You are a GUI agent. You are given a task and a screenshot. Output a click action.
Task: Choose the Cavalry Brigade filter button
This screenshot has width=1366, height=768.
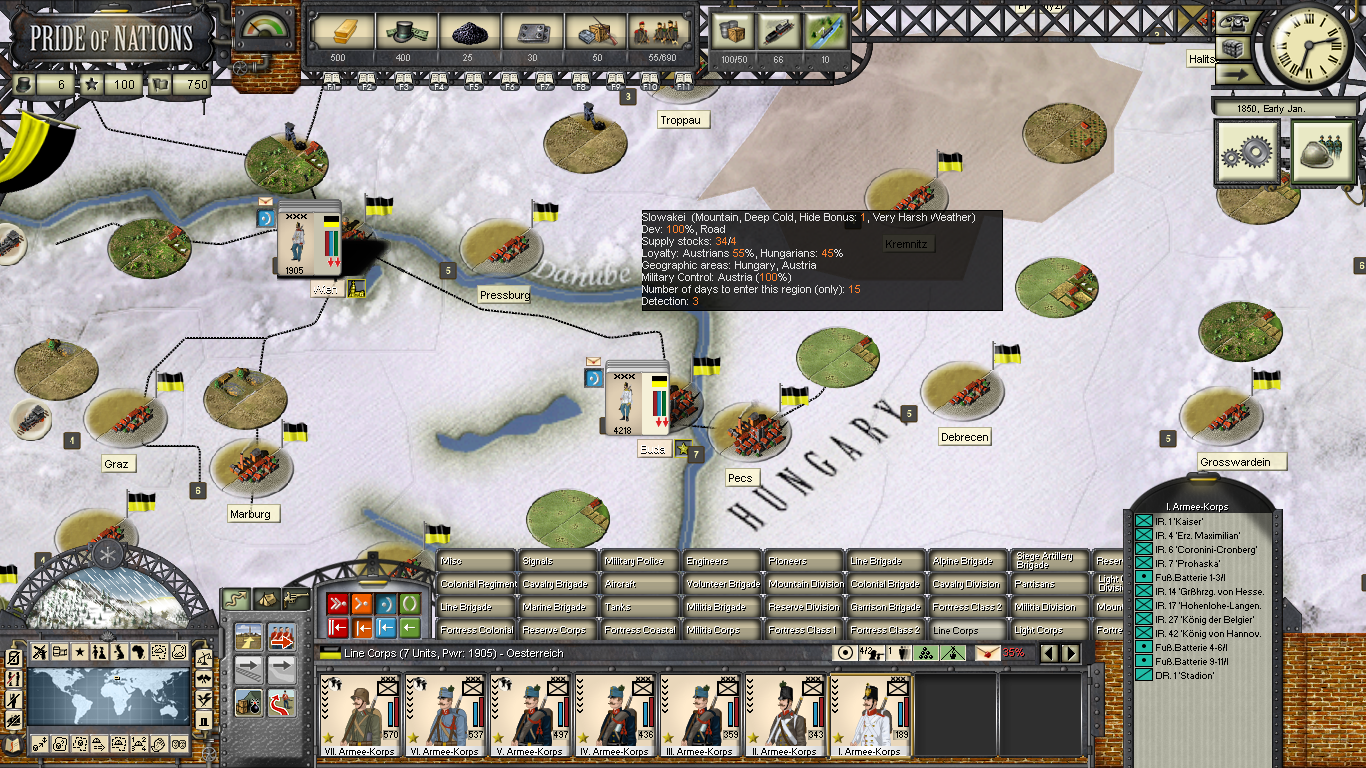pos(556,584)
